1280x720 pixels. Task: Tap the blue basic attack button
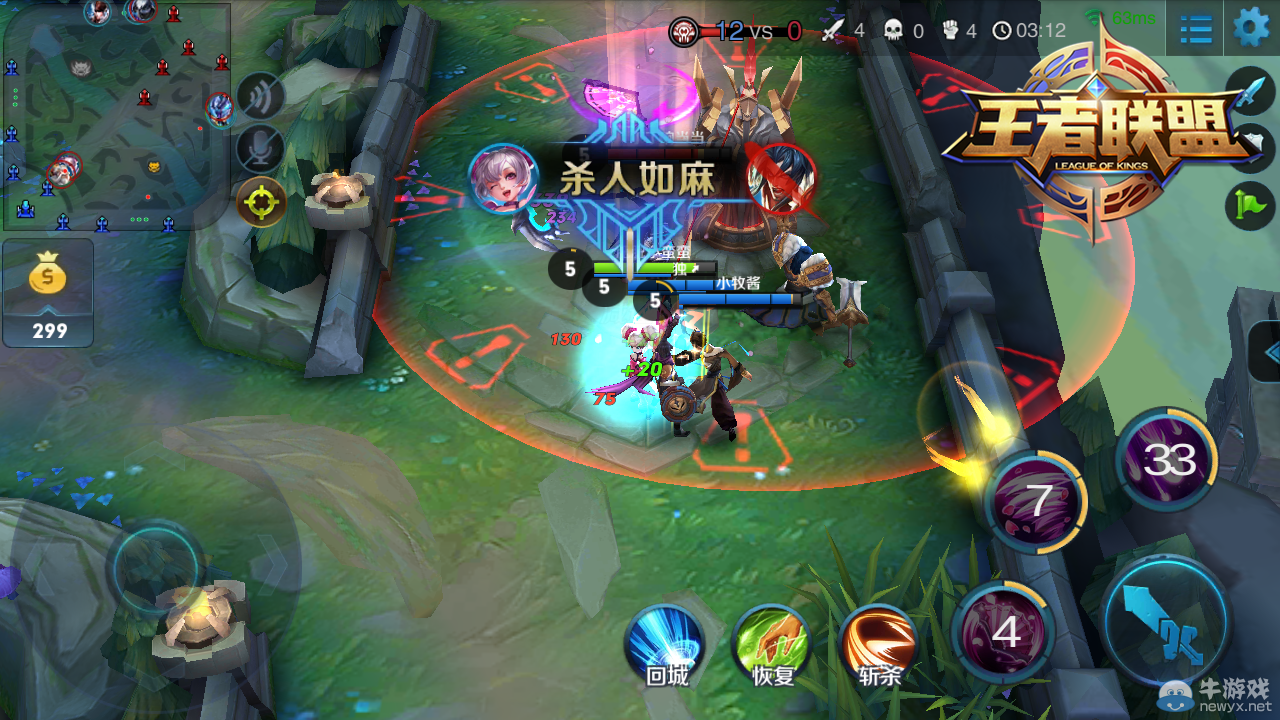point(1166,619)
